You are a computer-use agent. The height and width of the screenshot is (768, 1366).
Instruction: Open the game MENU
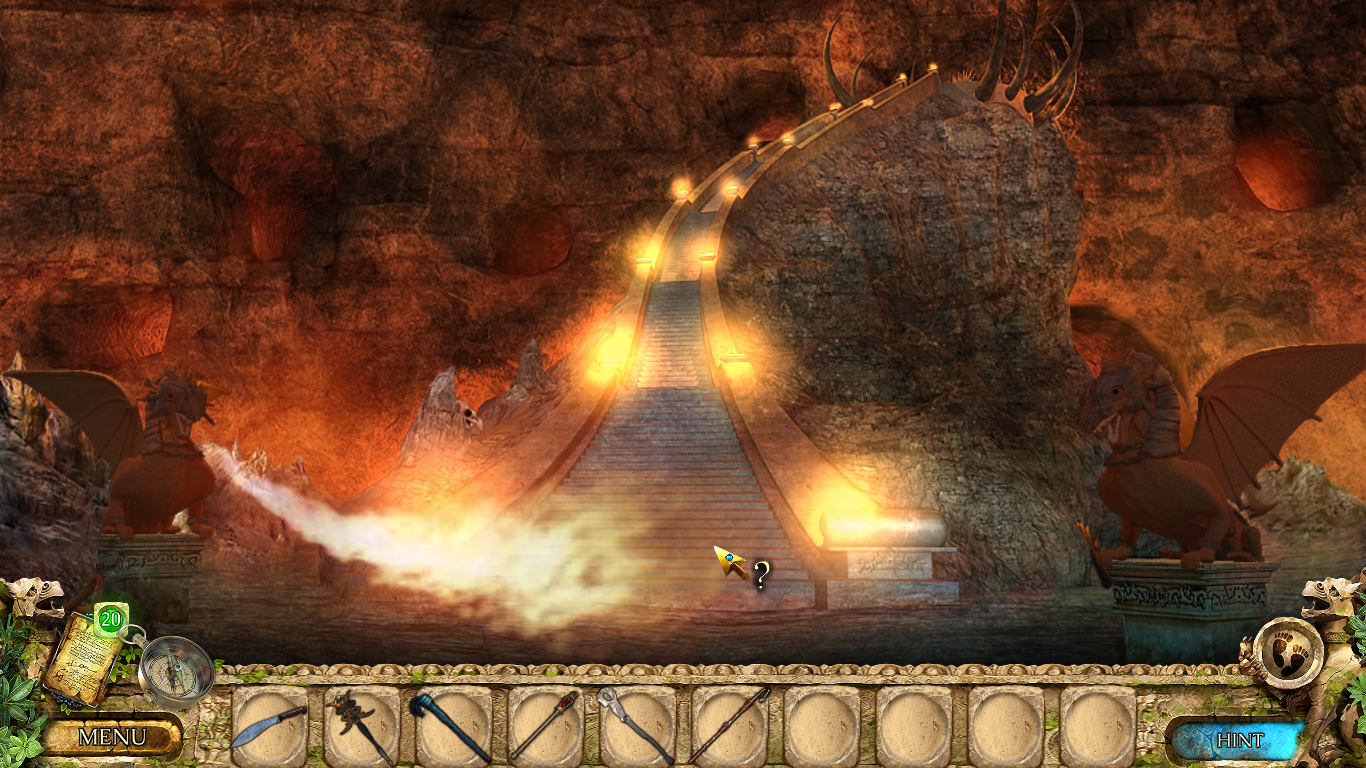[111, 738]
